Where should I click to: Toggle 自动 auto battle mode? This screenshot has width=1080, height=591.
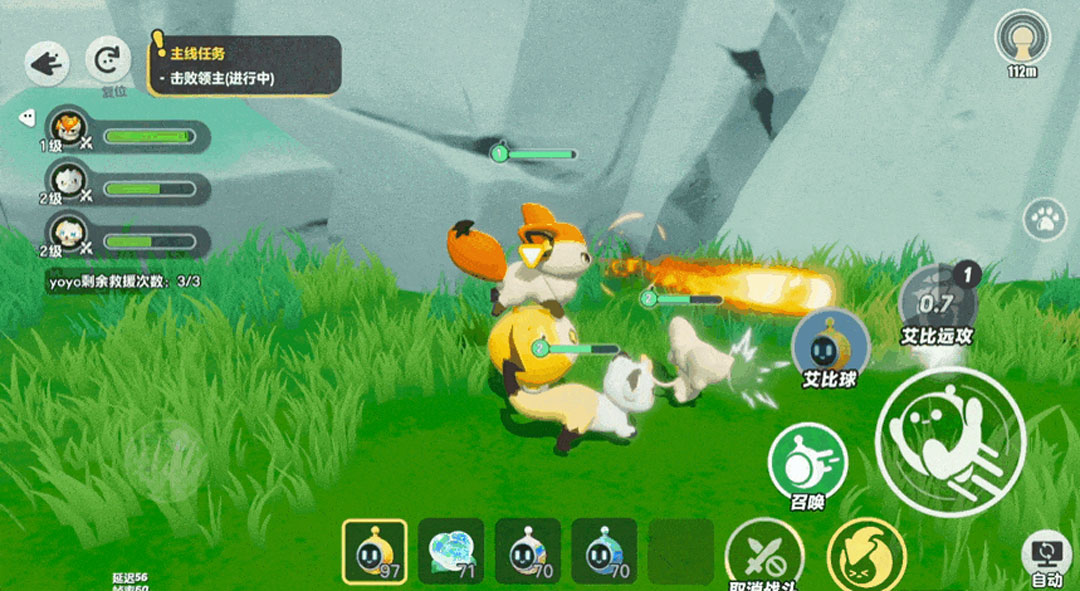1046,555
